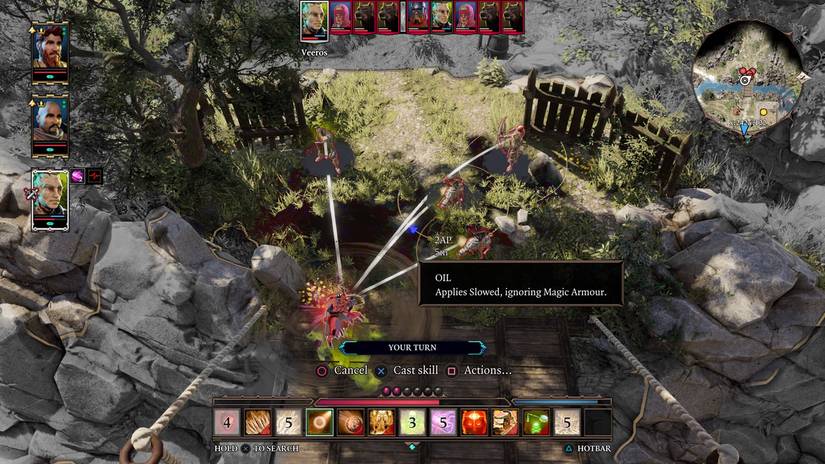
Task: Select the purple hotbar skill on 5-turn cooldown
Action: pyautogui.click(x=442, y=423)
